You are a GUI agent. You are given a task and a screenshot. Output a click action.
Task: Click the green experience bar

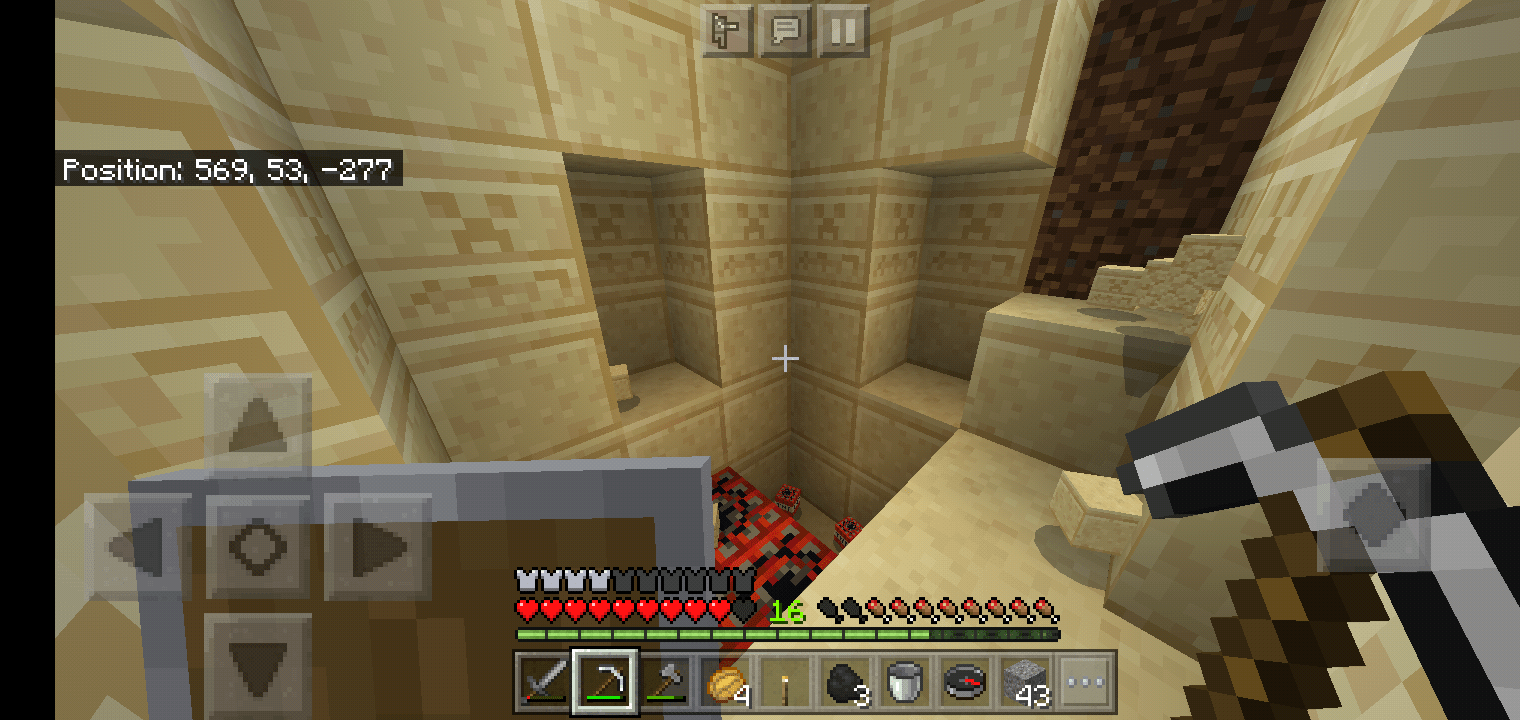(x=700, y=632)
